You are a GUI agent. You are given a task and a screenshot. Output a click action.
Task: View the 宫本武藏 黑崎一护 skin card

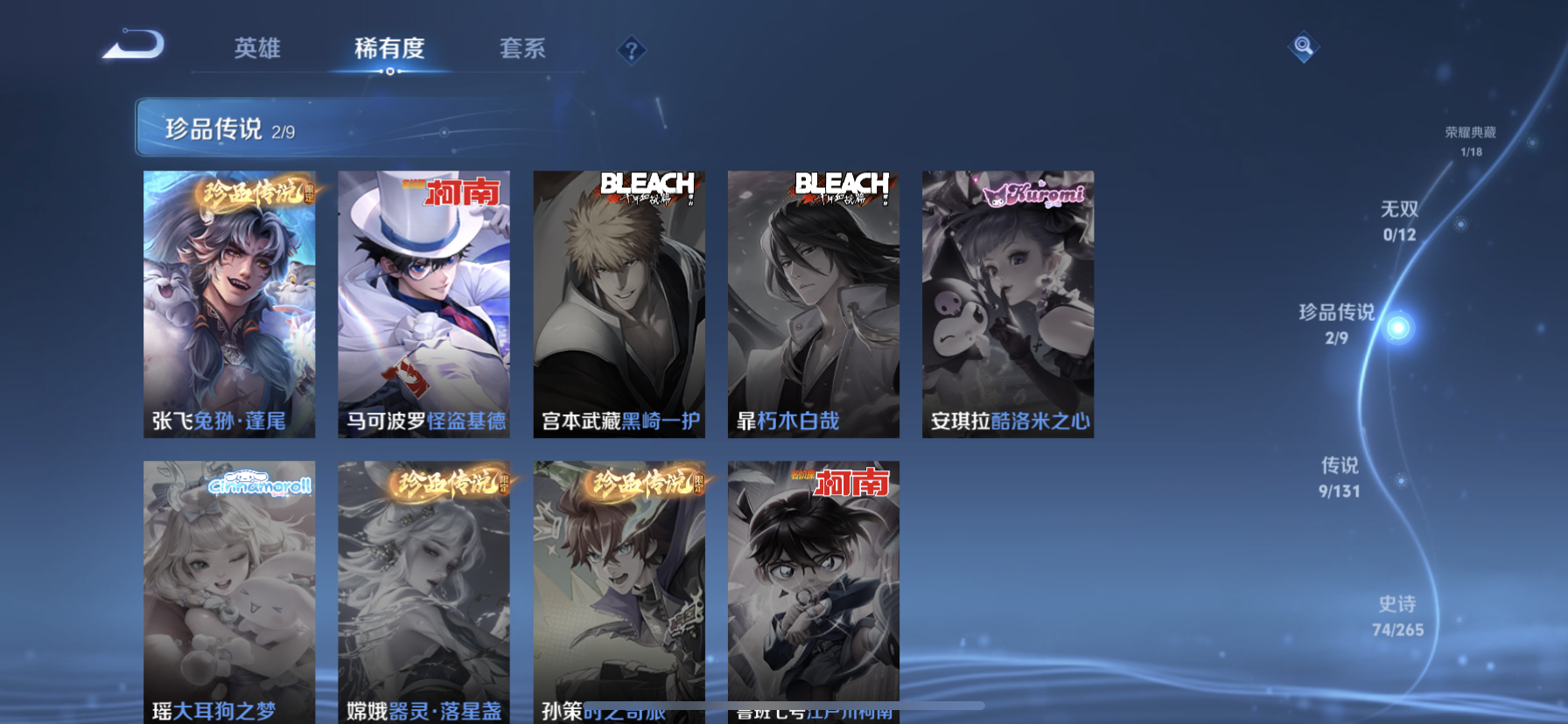pos(619,303)
